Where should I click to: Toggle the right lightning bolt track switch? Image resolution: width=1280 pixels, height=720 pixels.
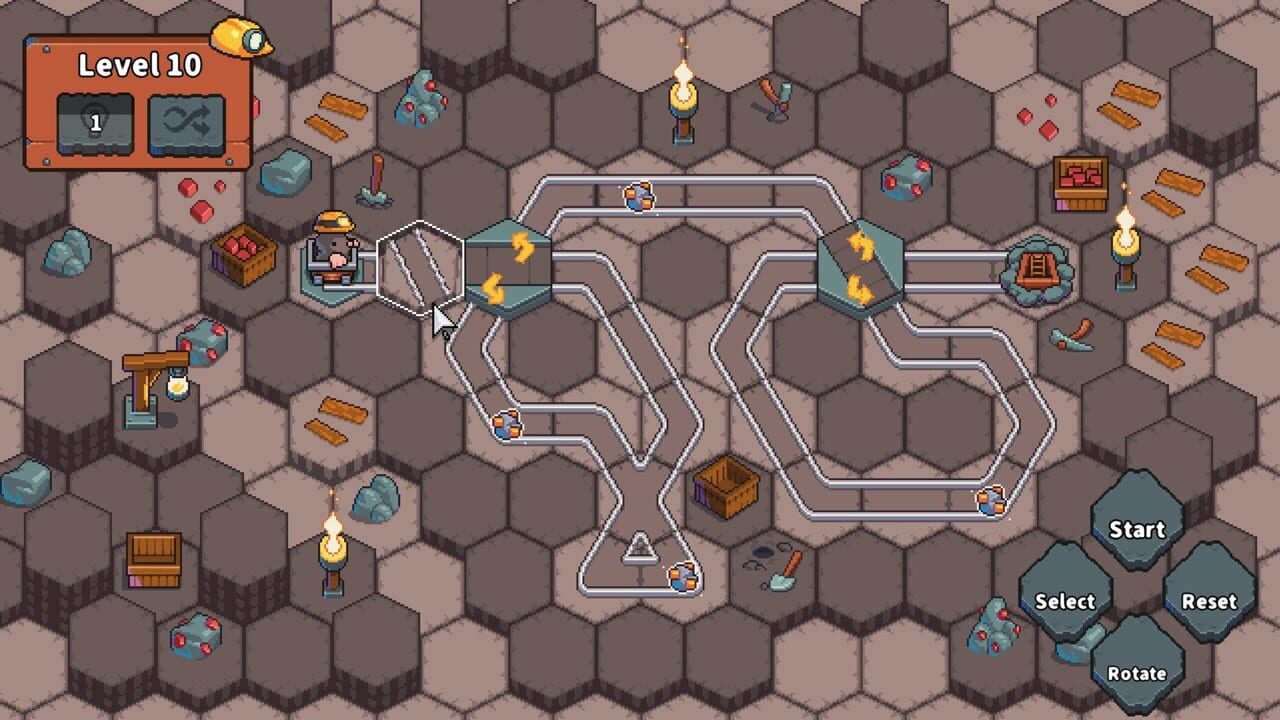[862, 263]
